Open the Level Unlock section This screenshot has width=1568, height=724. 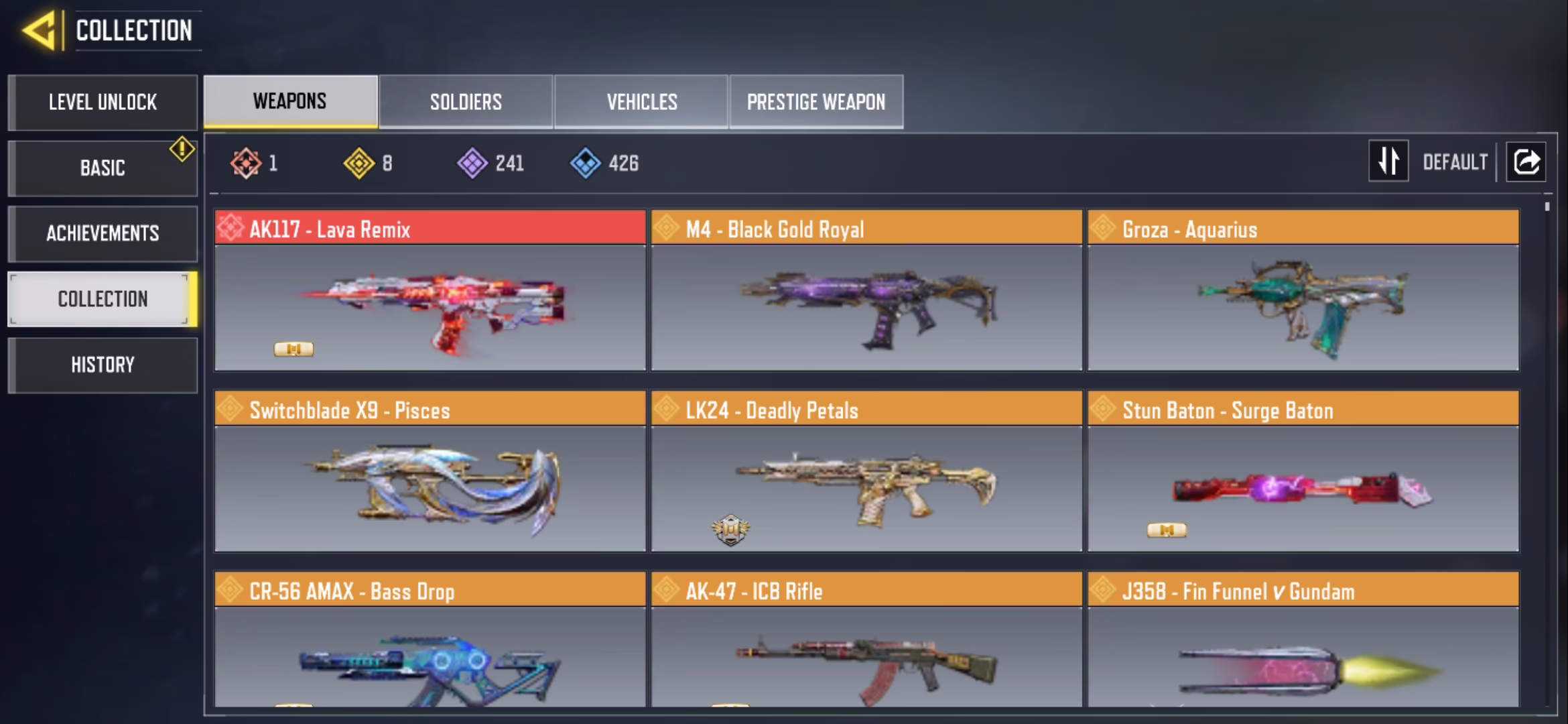(x=103, y=103)
